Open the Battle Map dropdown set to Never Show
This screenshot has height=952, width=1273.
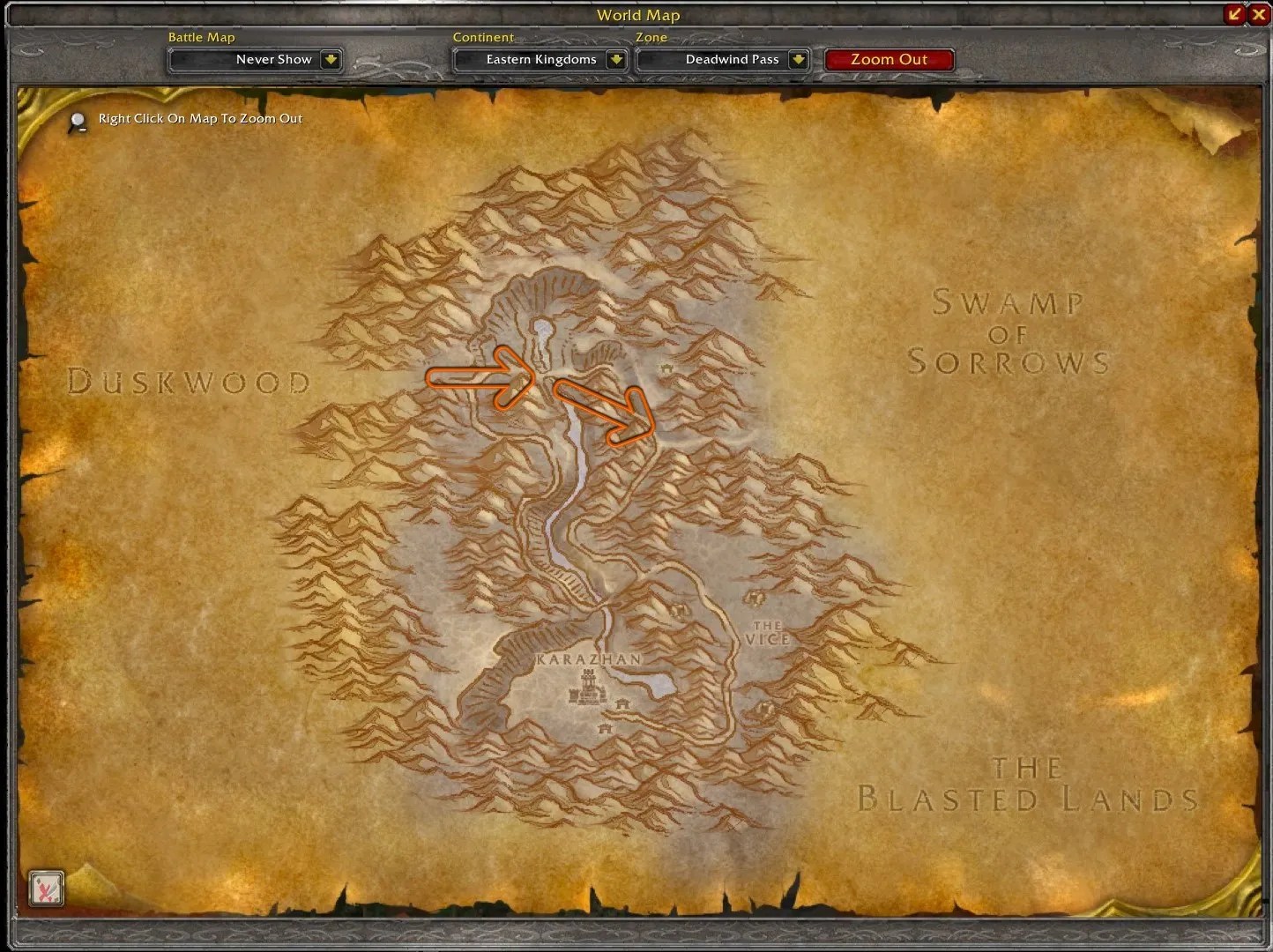click(255, 59)
